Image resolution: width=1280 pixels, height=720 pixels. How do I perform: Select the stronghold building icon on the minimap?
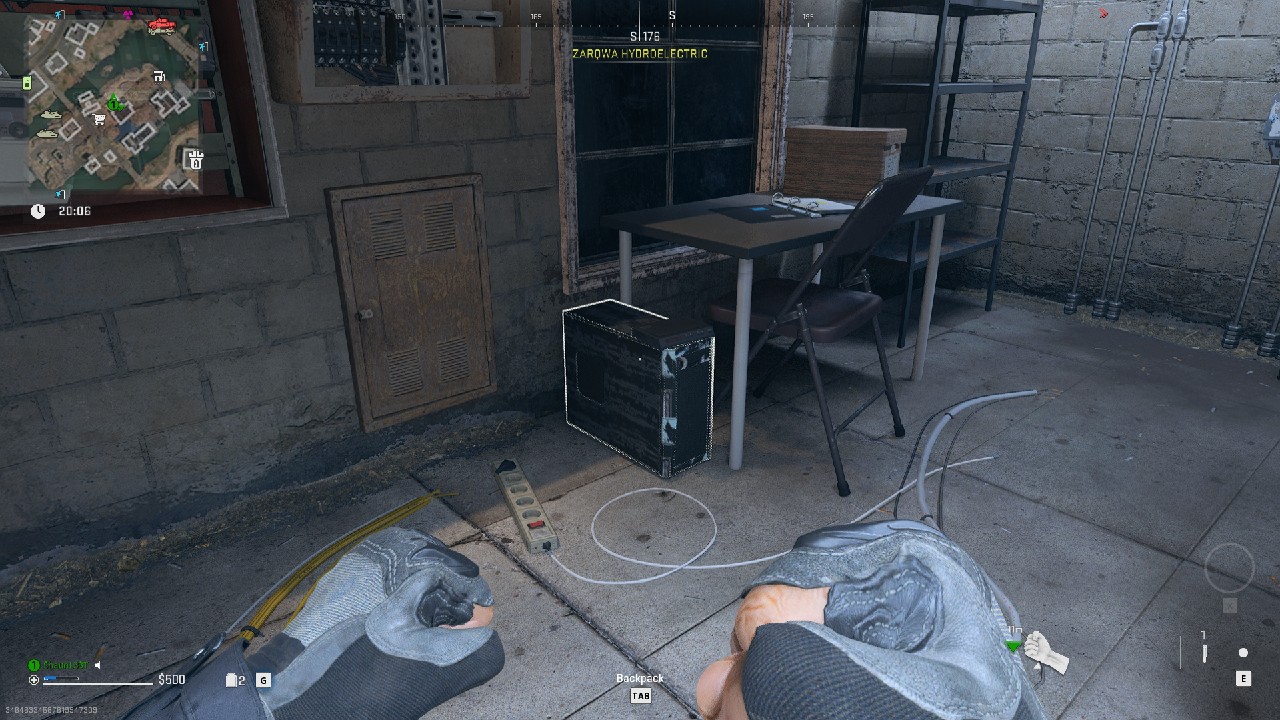point(158,77)
